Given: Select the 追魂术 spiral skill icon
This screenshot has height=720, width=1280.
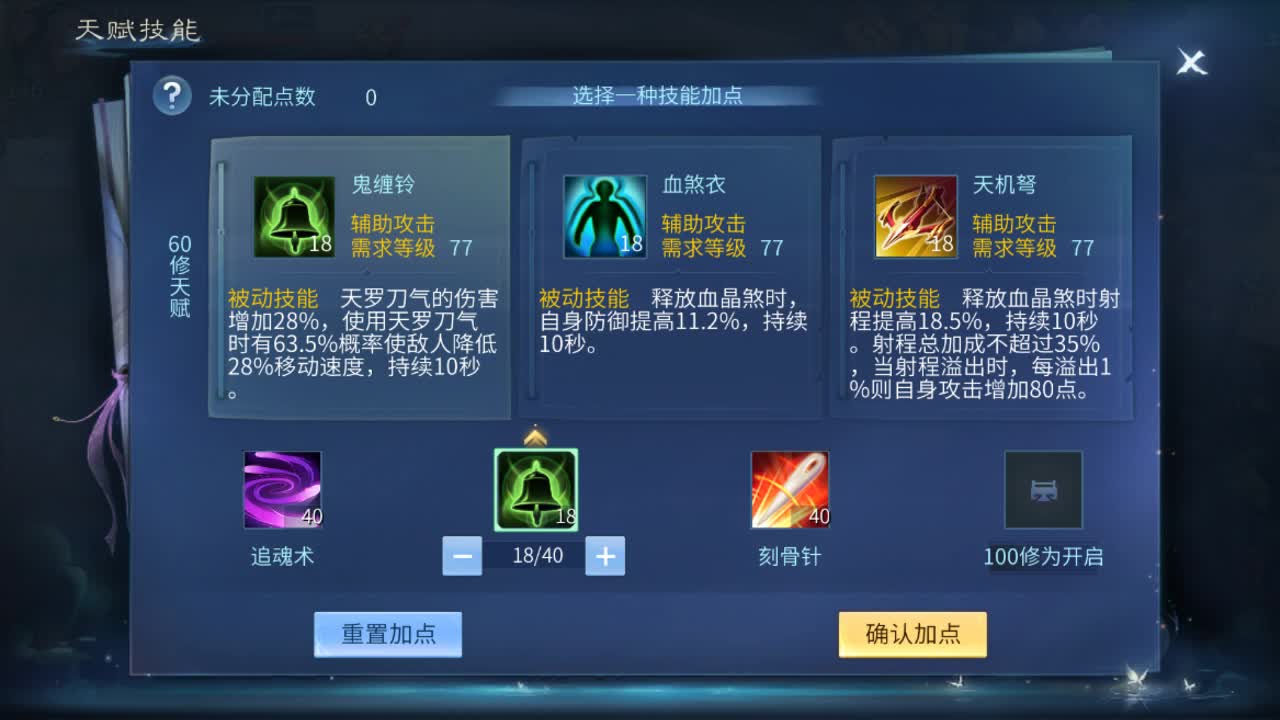Looking at the screenshot, I should click(x=281, y=488).
